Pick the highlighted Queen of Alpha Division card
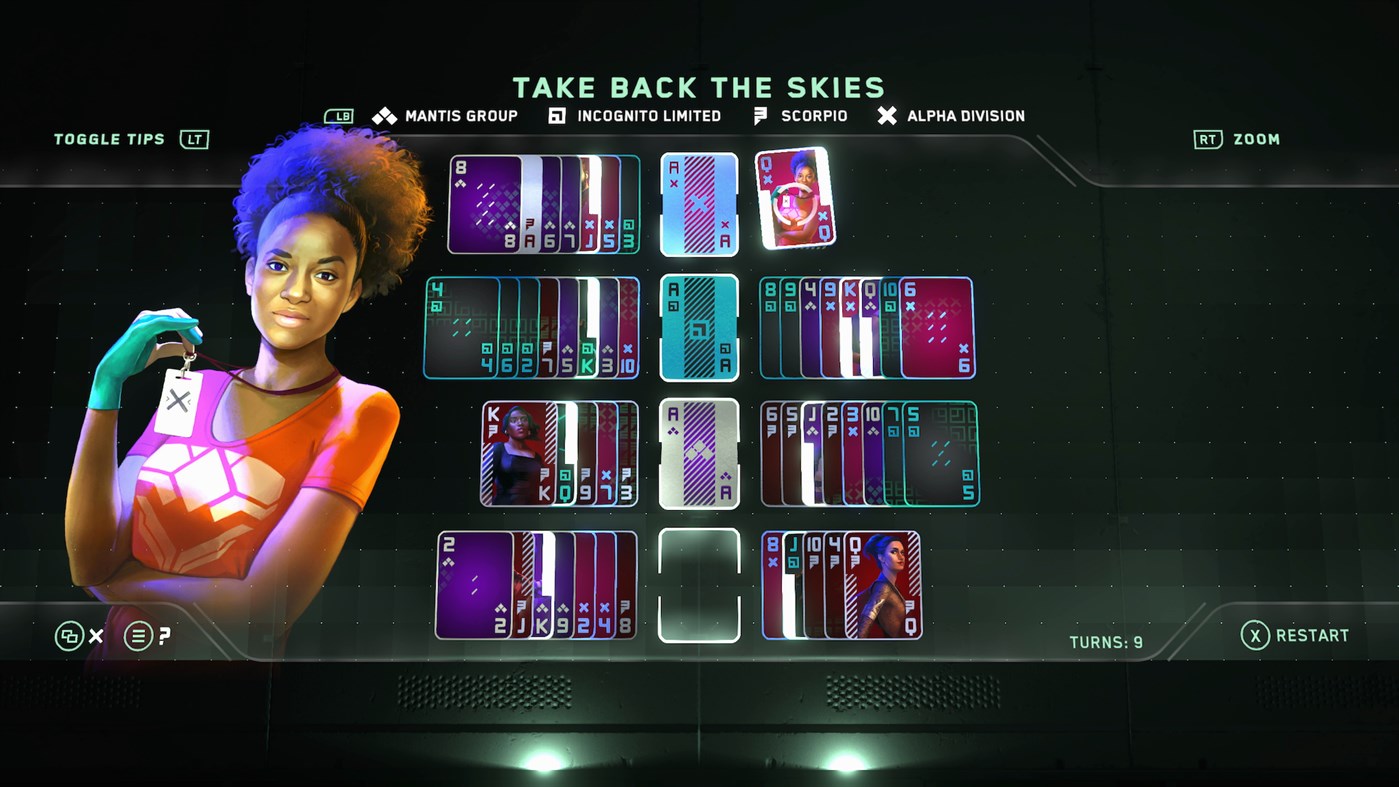Viewport: 1399px width, 787px height. [795, 198]
